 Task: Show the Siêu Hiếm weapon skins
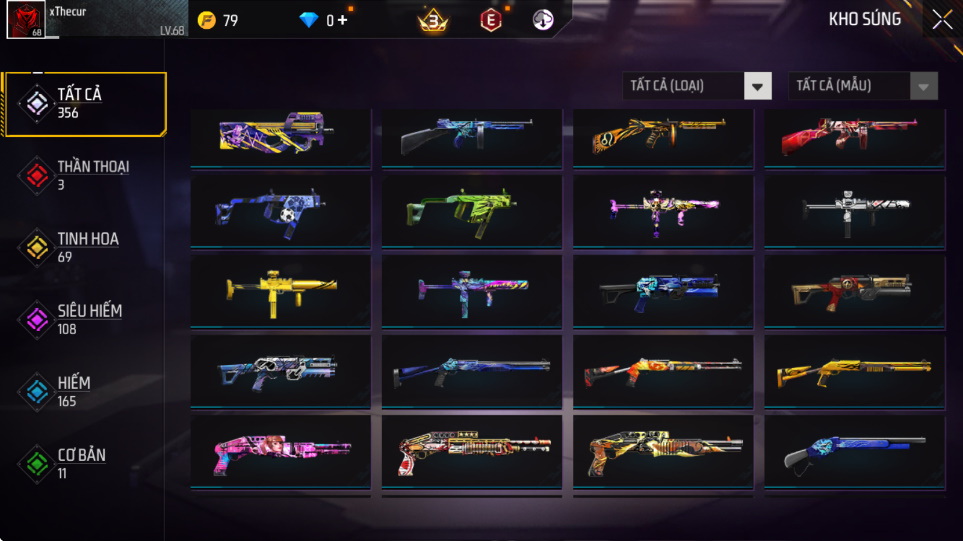click(x=84, y=319)
